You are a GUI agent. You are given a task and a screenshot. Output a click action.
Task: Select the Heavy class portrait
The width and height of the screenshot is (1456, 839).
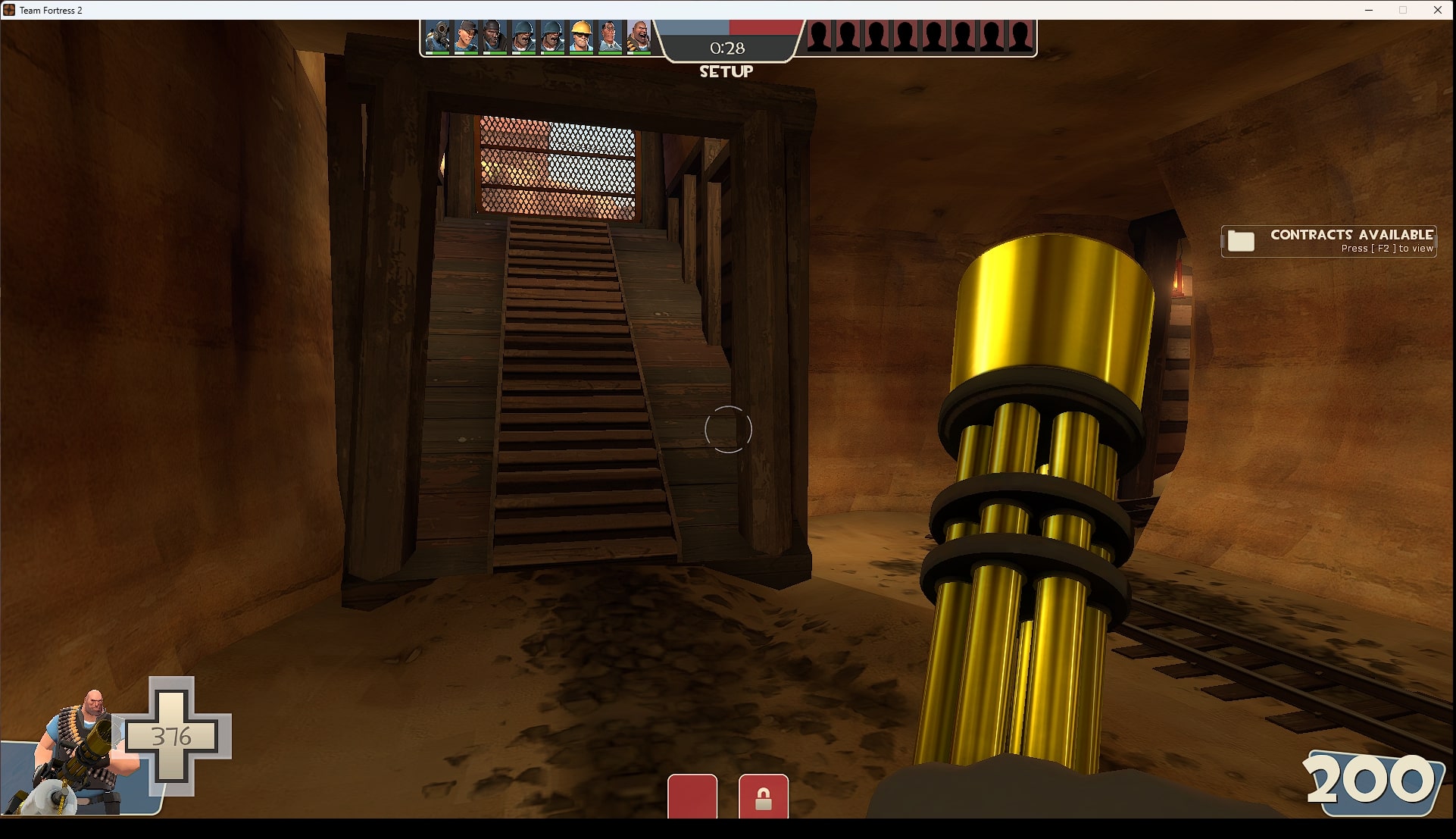click(638, 36)
